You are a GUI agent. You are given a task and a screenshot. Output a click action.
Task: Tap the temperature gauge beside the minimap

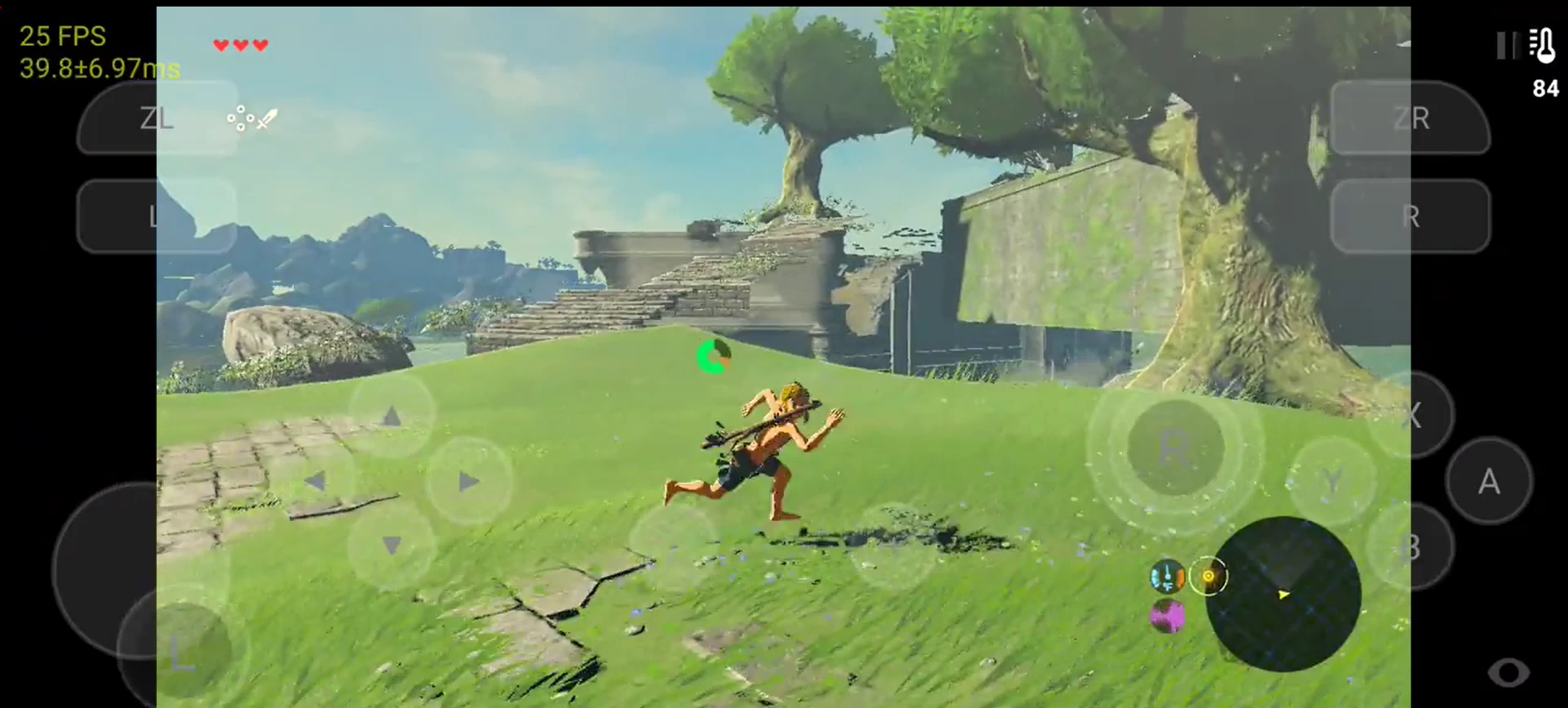tap(1166, 577)
